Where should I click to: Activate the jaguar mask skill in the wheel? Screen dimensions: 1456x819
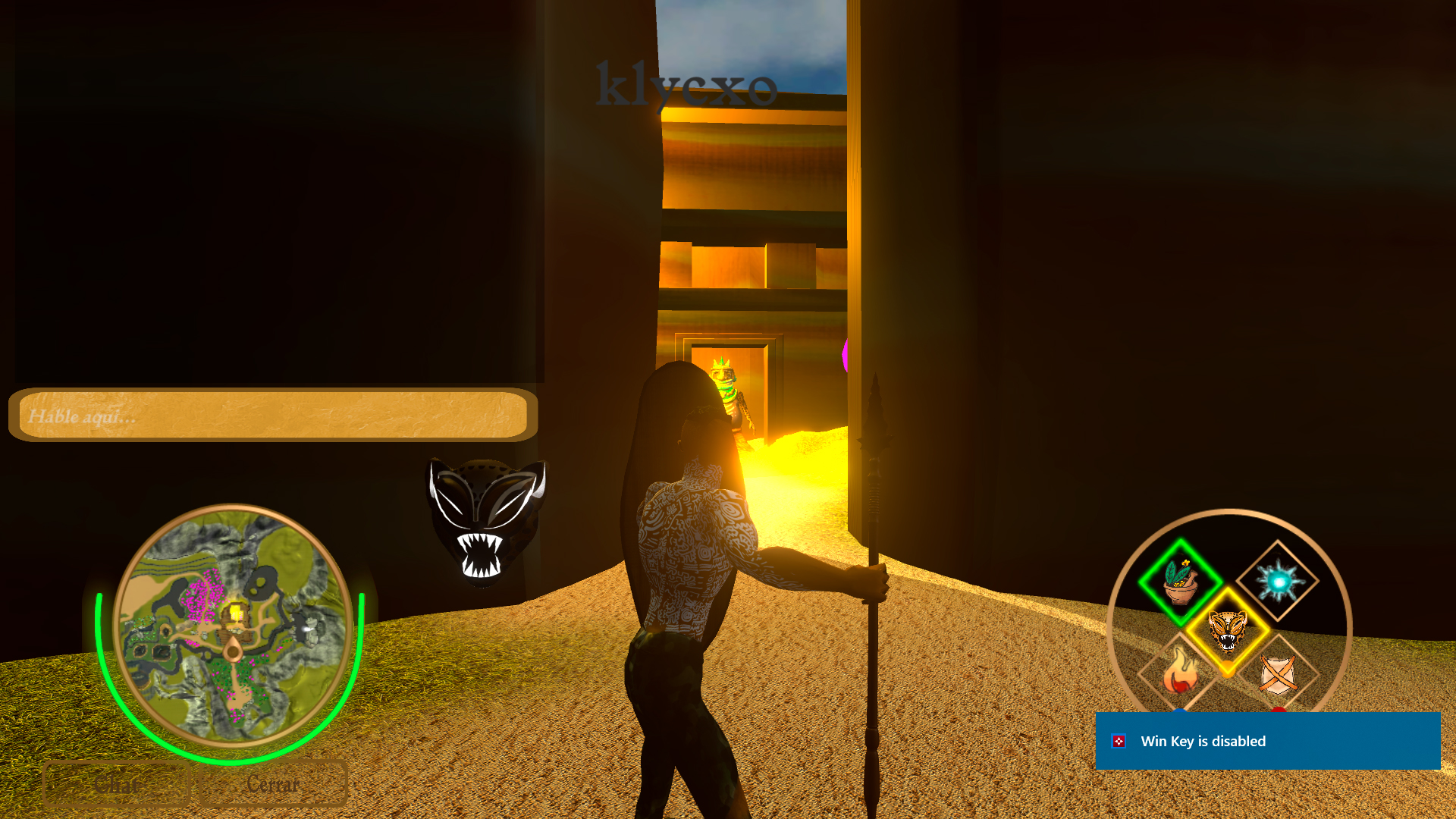pos(1227,629)
